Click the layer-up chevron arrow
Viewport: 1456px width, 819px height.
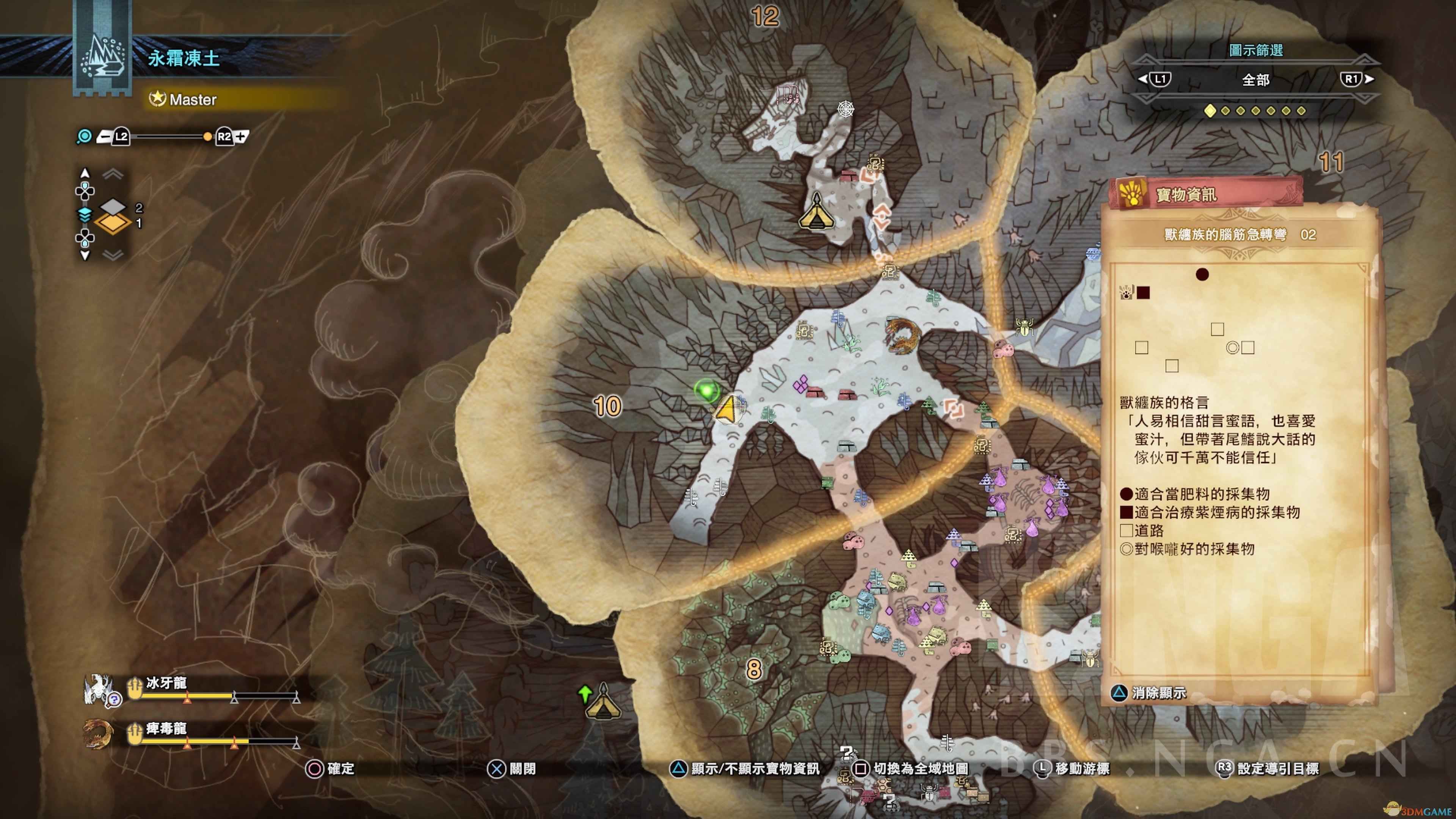pyautogui.click(x=113, y=174)
